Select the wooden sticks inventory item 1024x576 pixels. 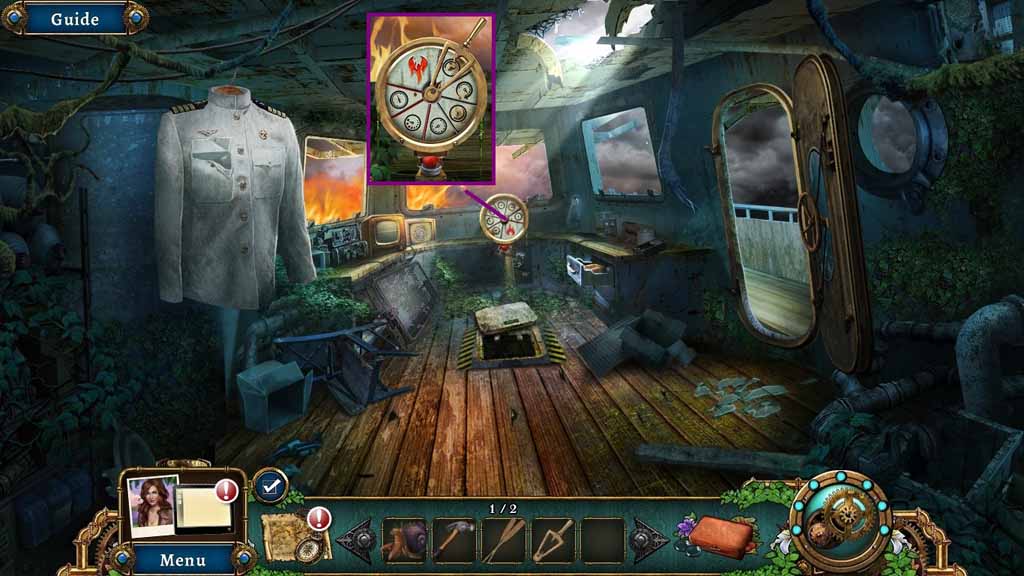pos(503,540)
